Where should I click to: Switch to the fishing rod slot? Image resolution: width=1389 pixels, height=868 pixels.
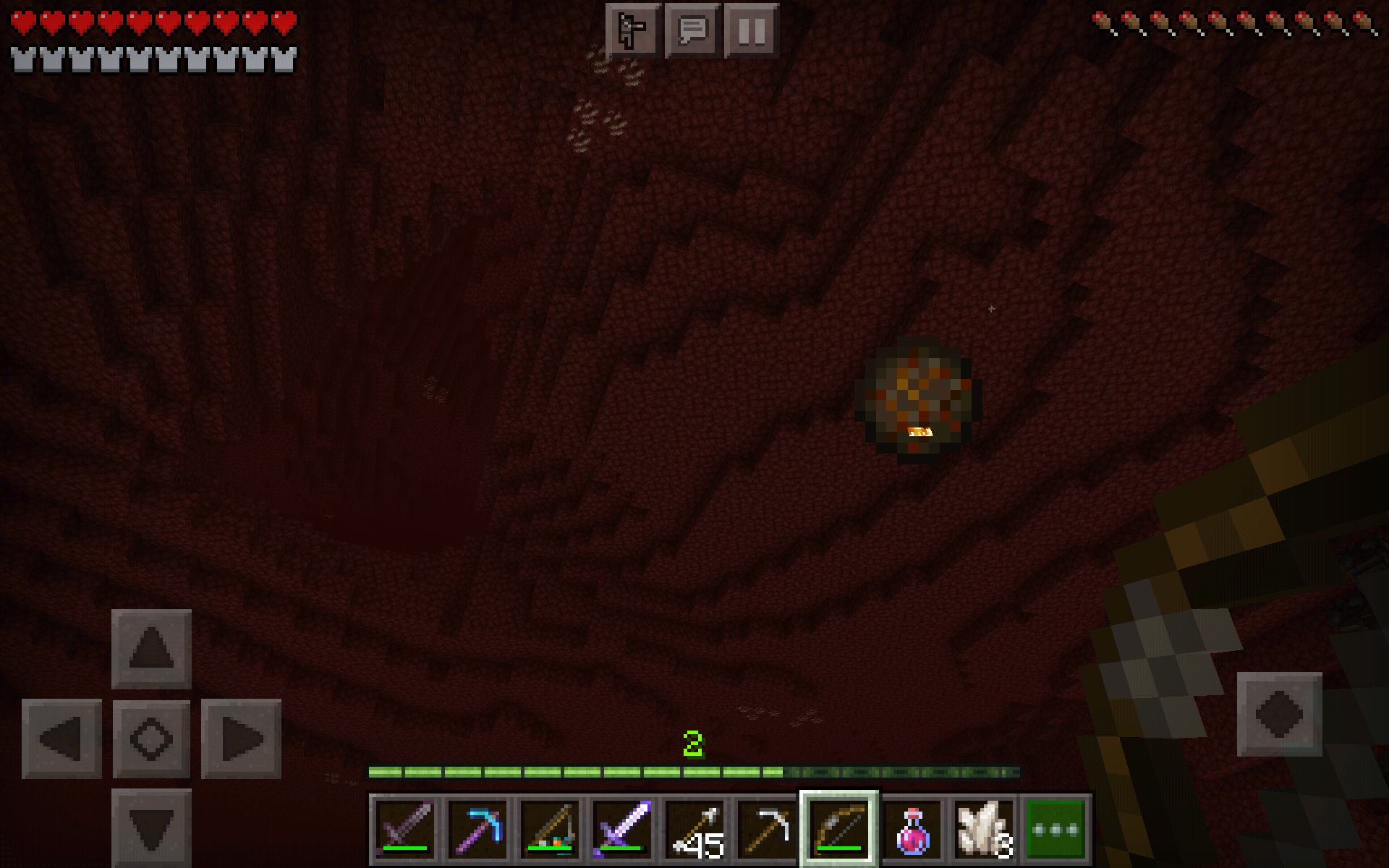coord(550,829)
